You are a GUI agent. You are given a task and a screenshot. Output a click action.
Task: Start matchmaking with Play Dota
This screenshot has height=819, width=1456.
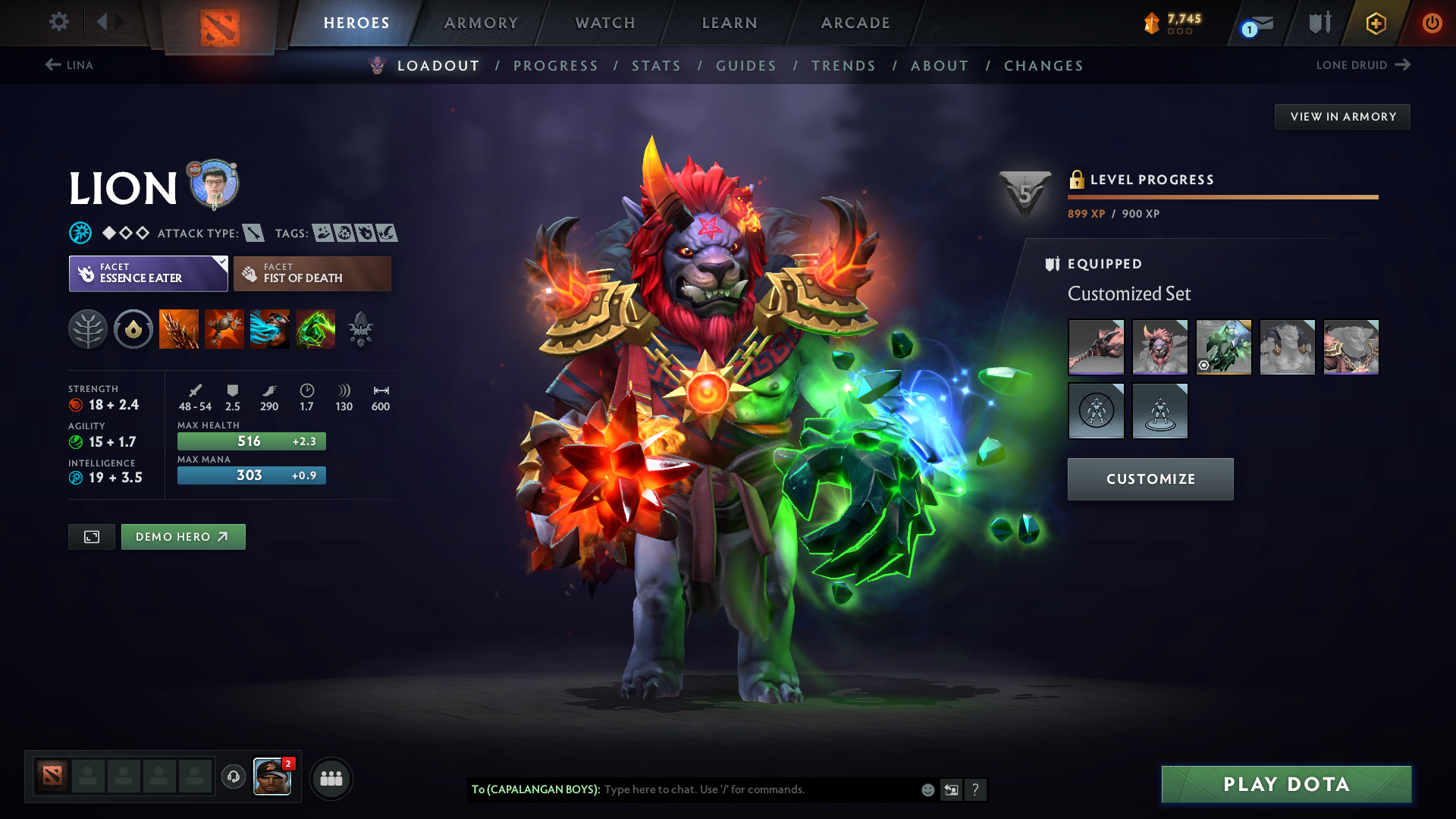1286,784
